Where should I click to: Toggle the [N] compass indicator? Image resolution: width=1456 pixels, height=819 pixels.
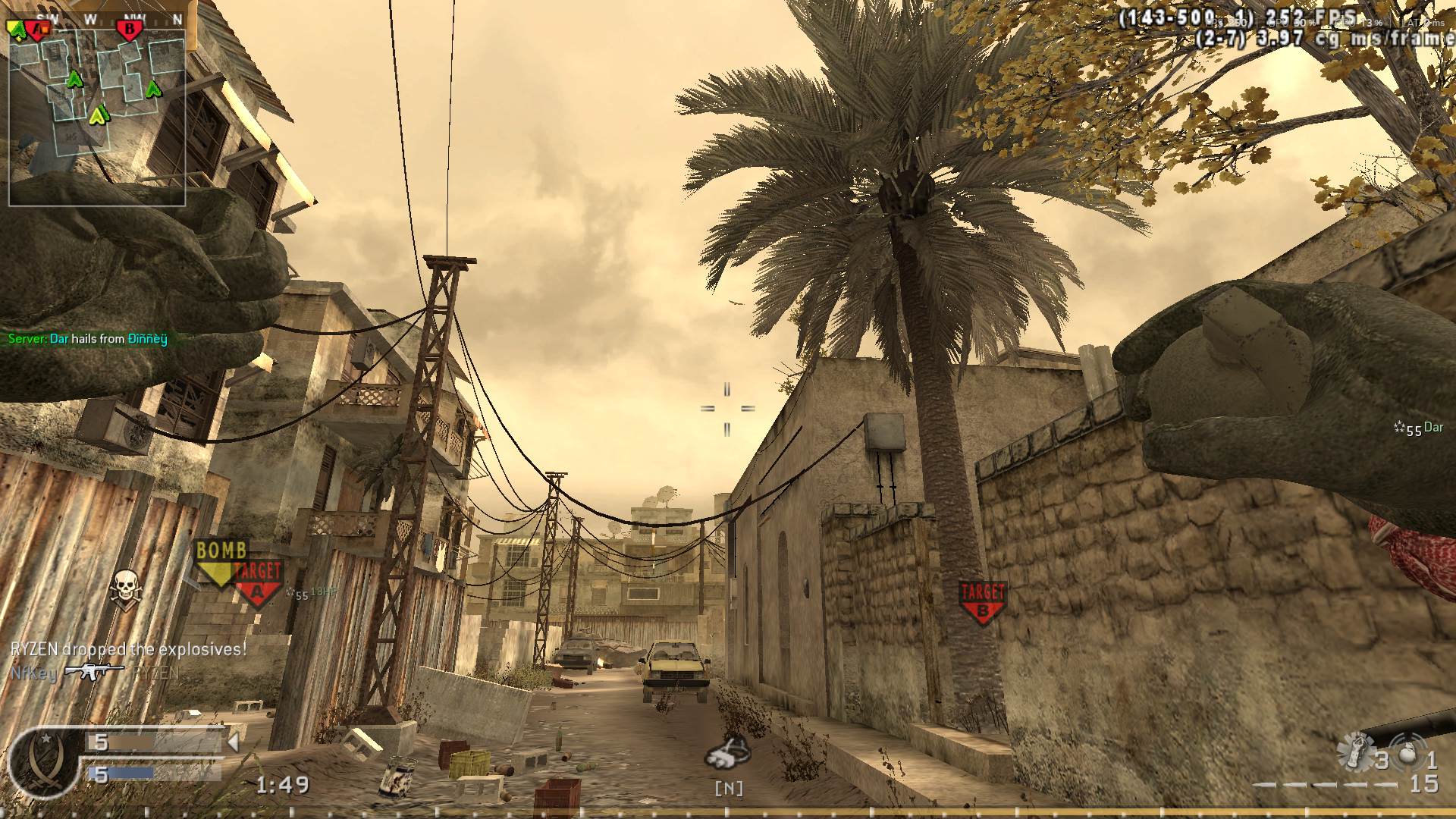tap(730, 789)
